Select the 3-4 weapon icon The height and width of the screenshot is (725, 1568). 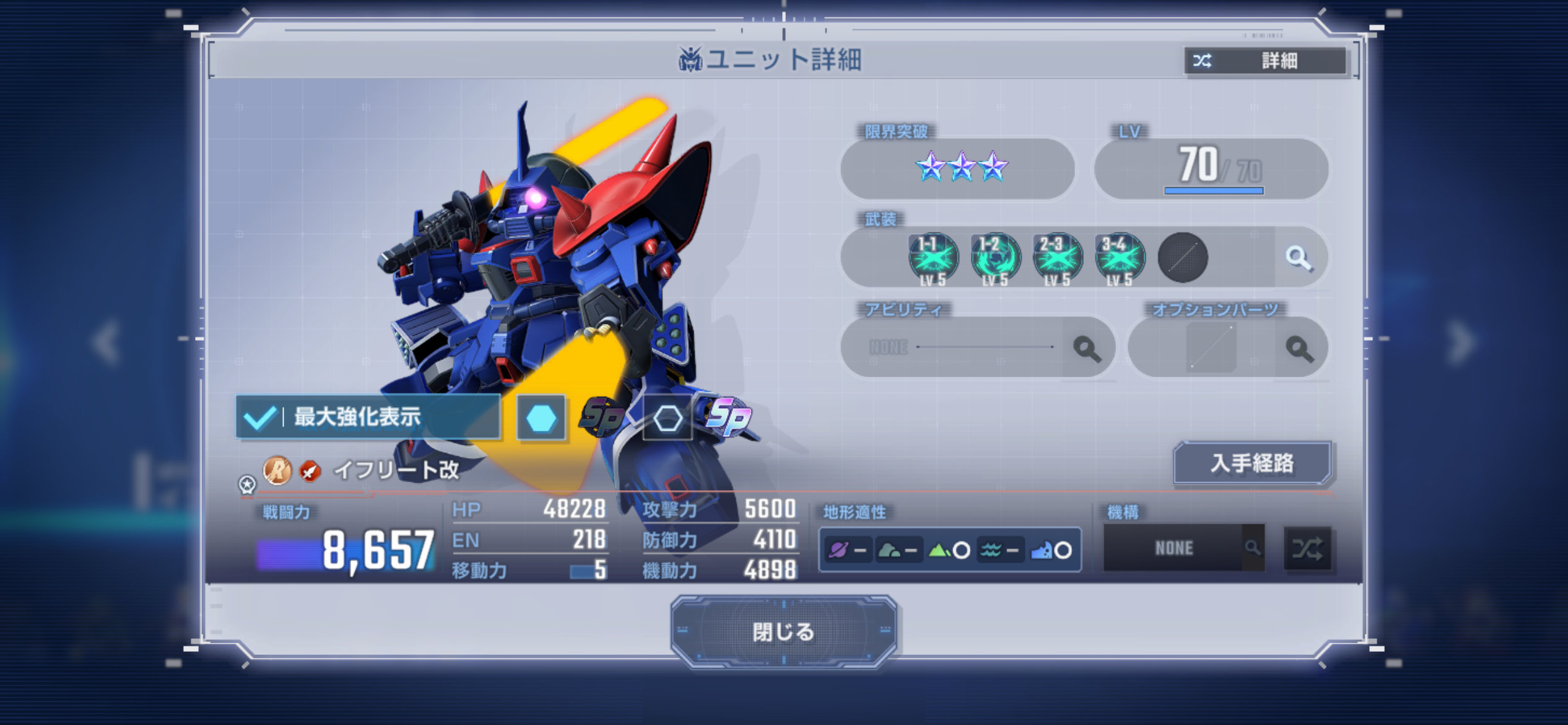[x=1120, y=258]
